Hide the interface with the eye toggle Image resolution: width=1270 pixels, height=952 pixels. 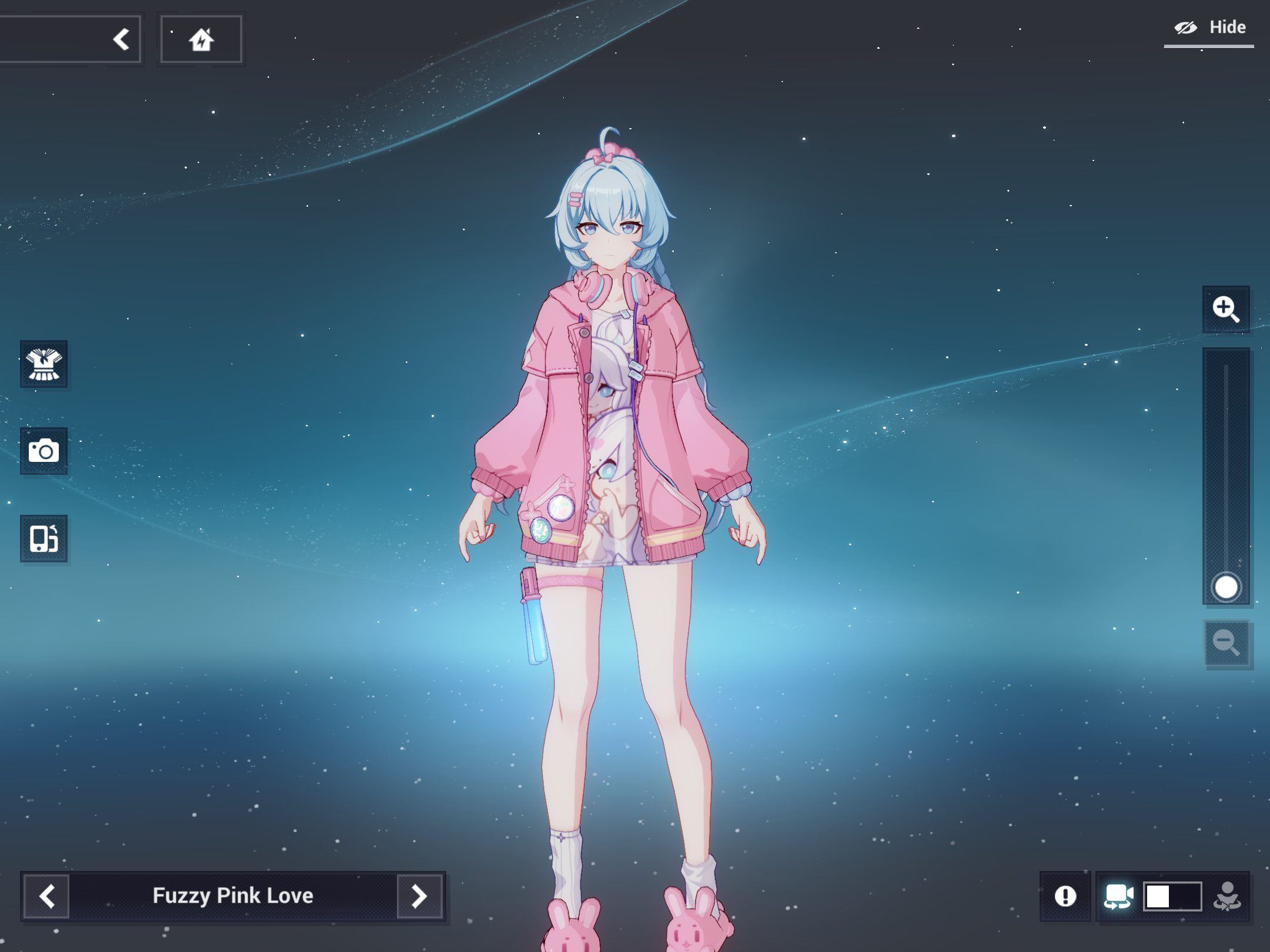coord(1187,26)
